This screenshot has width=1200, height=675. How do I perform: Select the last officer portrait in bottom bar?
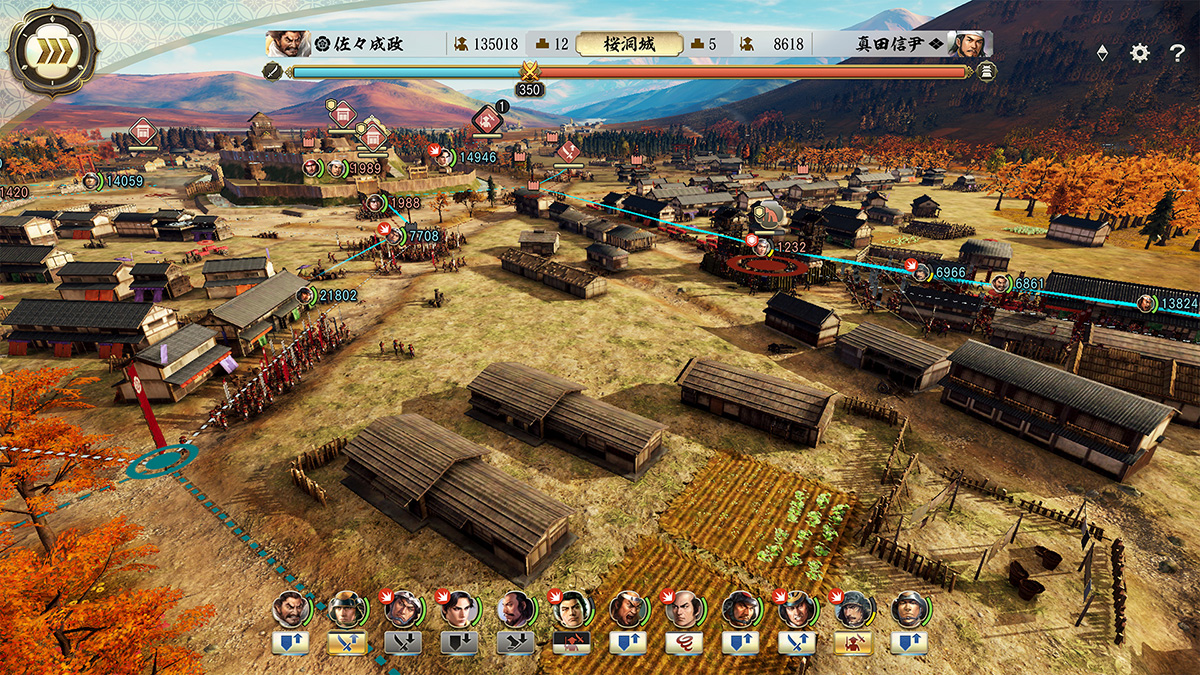(x=909, y=608)
